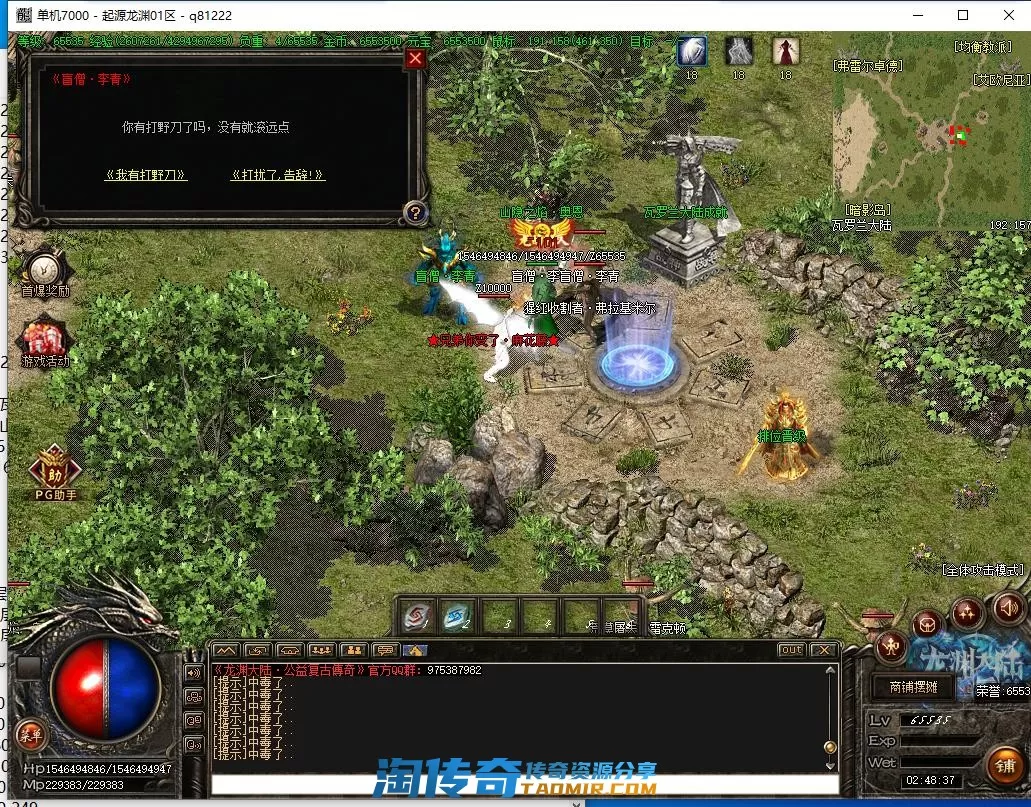Image resolution: width=1031 pixels, height=807 pixels.
Task: Open the 游戏活动 events icon
Action: click(45, 338)
